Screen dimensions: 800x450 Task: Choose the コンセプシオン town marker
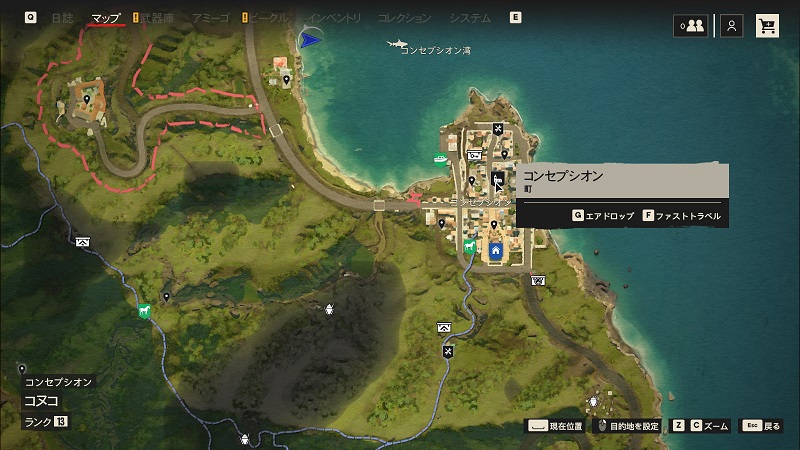pos(497,180)
